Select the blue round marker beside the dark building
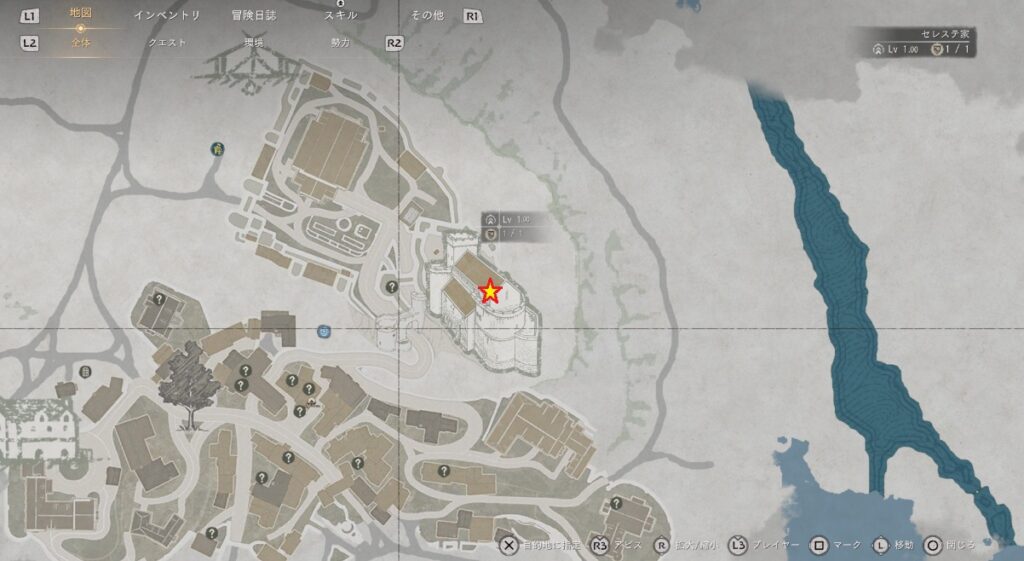Viewport: 1024px width, 561px height. coord(323,330)
